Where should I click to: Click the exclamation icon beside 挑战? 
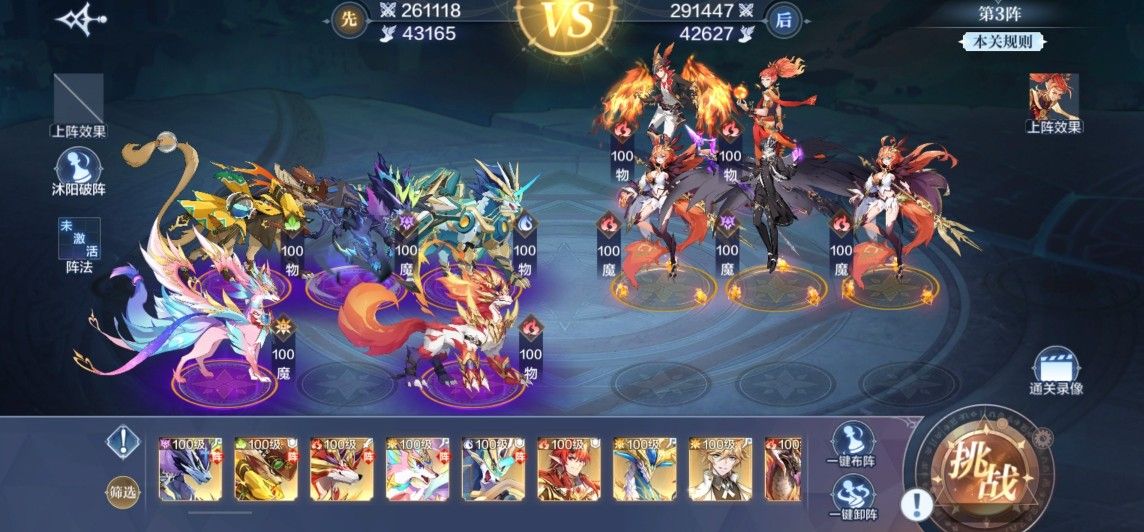coord(915,504)
